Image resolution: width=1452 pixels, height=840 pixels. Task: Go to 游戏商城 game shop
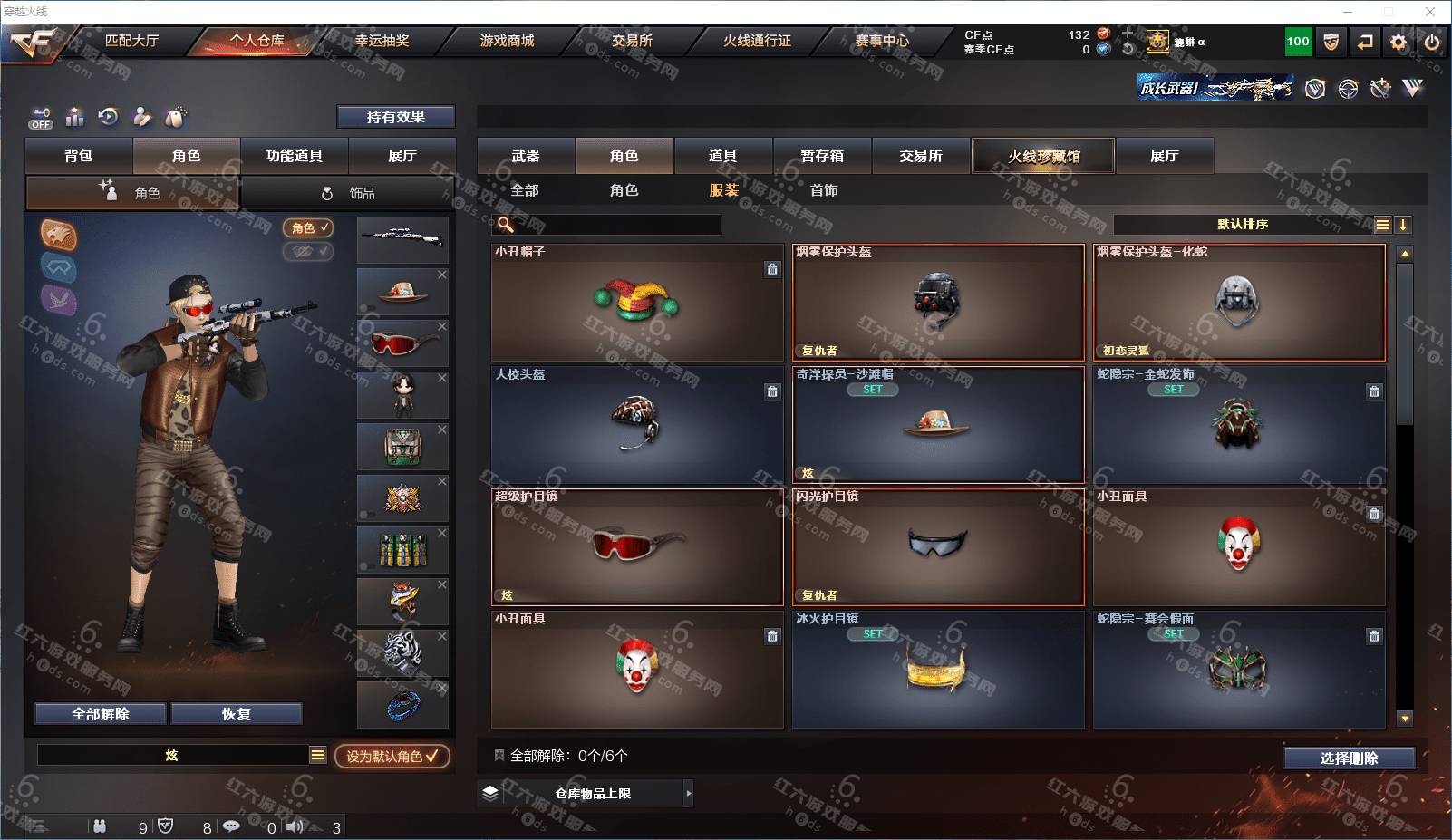[x=507, y=41]
